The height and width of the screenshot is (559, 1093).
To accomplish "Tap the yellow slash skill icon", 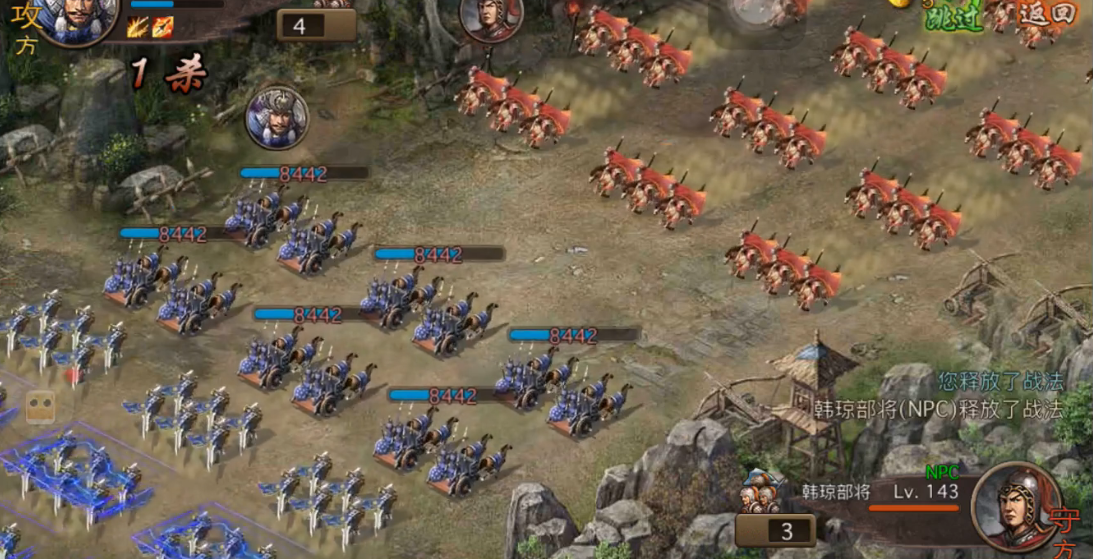I will tap(138, 28).
